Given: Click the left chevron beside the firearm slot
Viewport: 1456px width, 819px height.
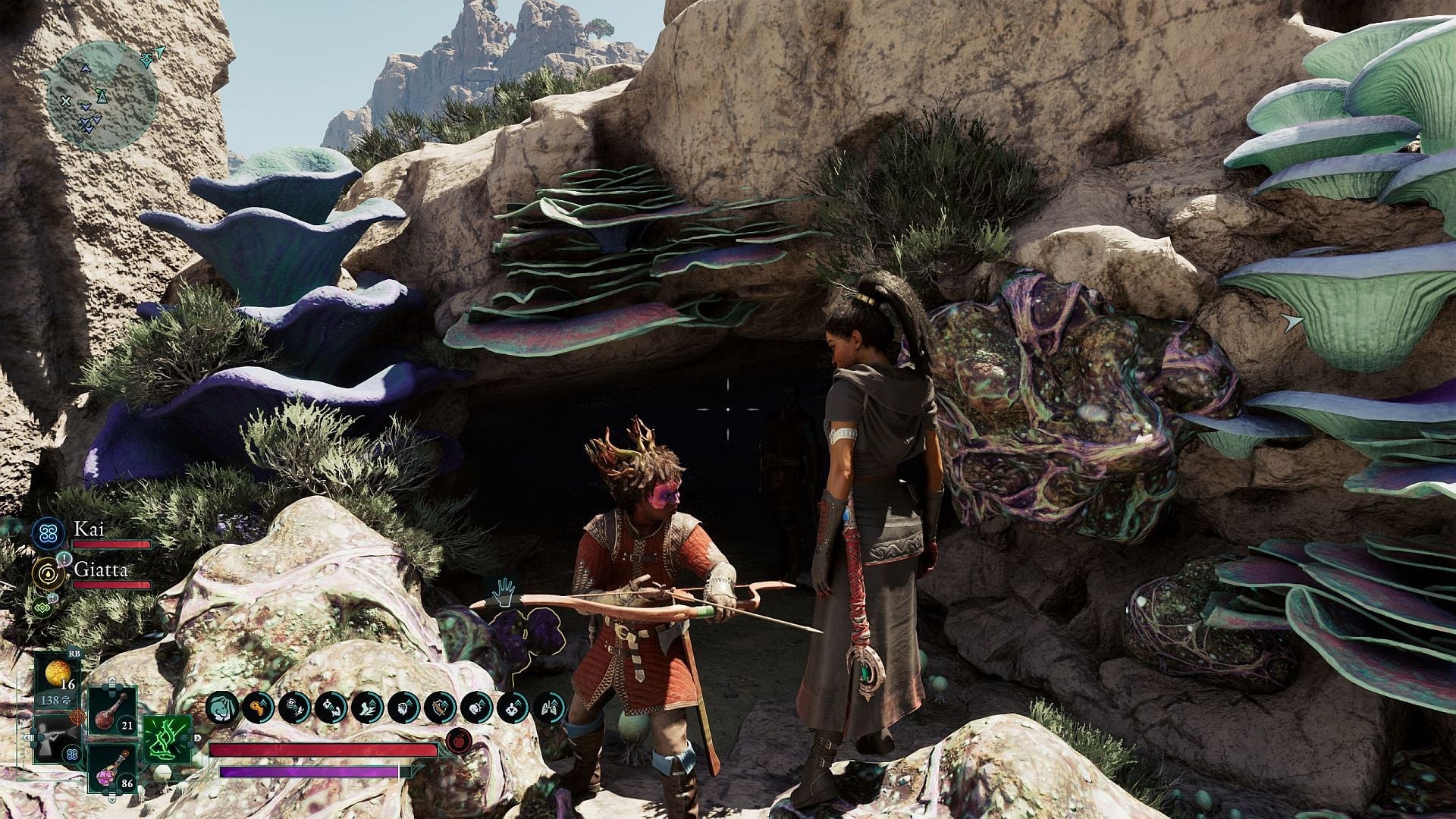Looking at the screenshot, I should 27,738.
